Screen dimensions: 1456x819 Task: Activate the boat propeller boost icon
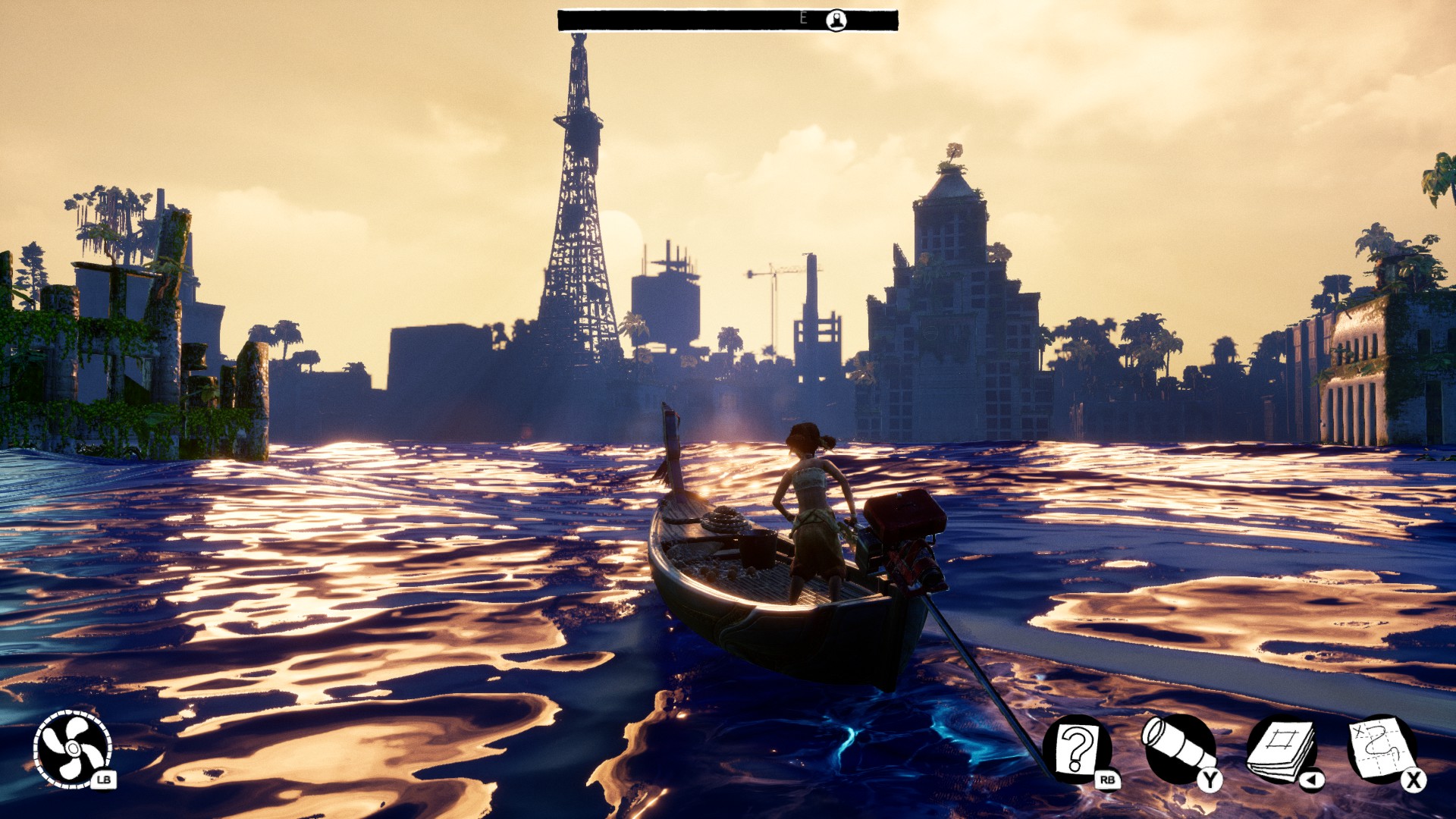pos(72,749)
